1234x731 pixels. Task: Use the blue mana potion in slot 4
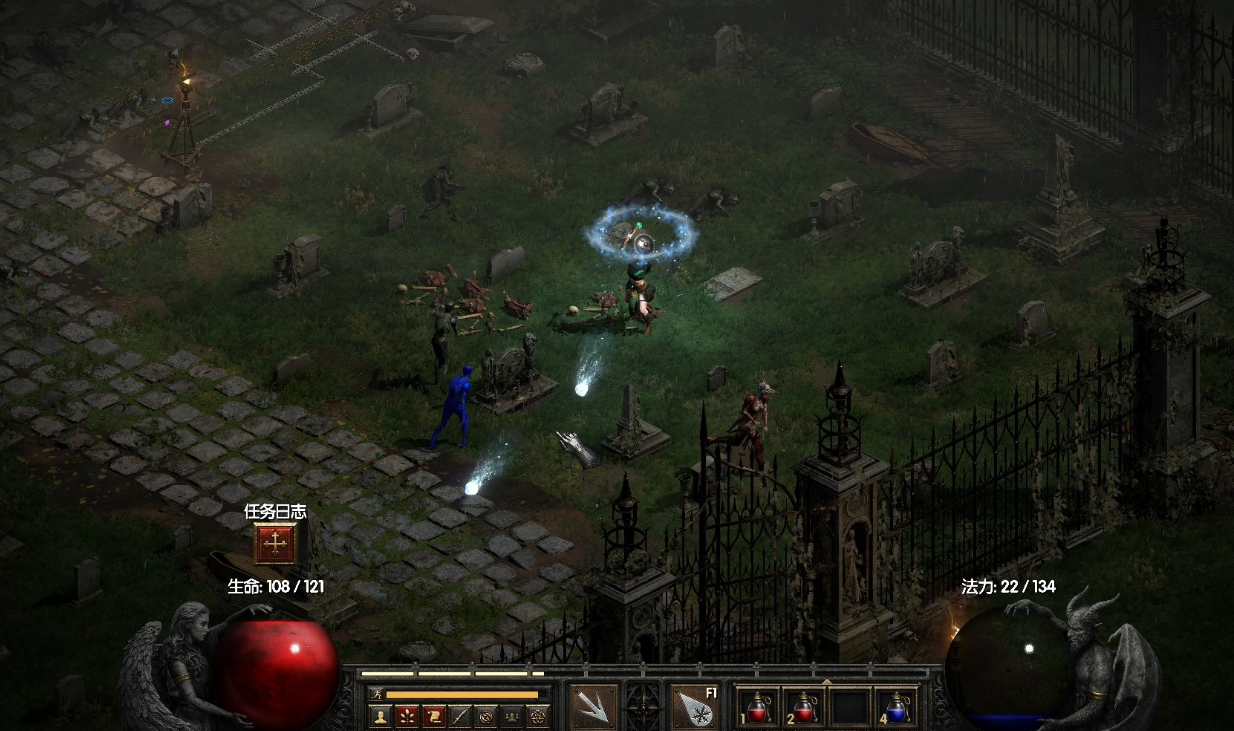tap(896, 707)
